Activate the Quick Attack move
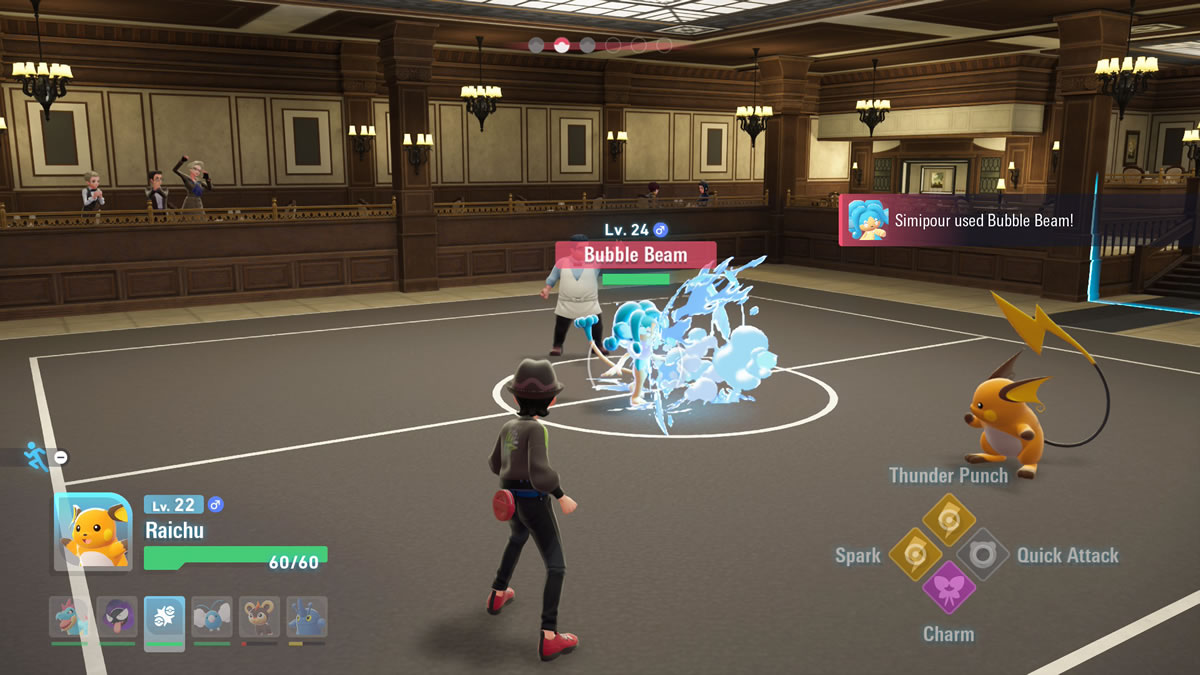 click(x=982, y=553)
